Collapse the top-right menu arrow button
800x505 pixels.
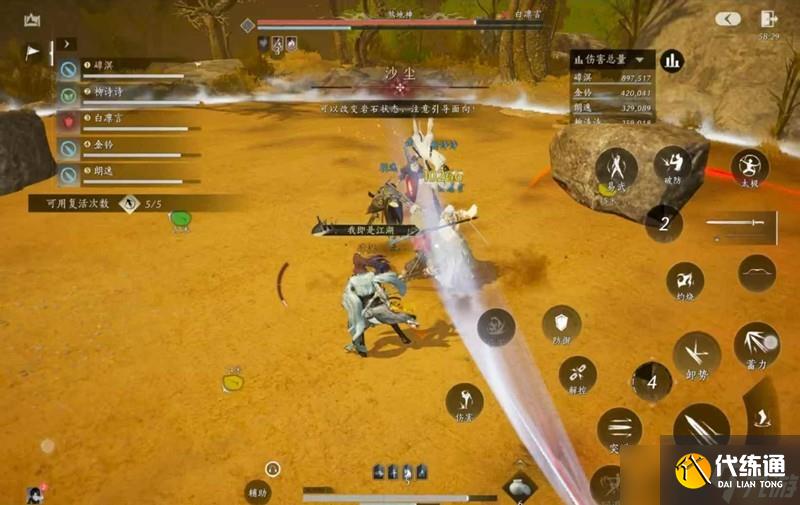[x=727, y=19]
